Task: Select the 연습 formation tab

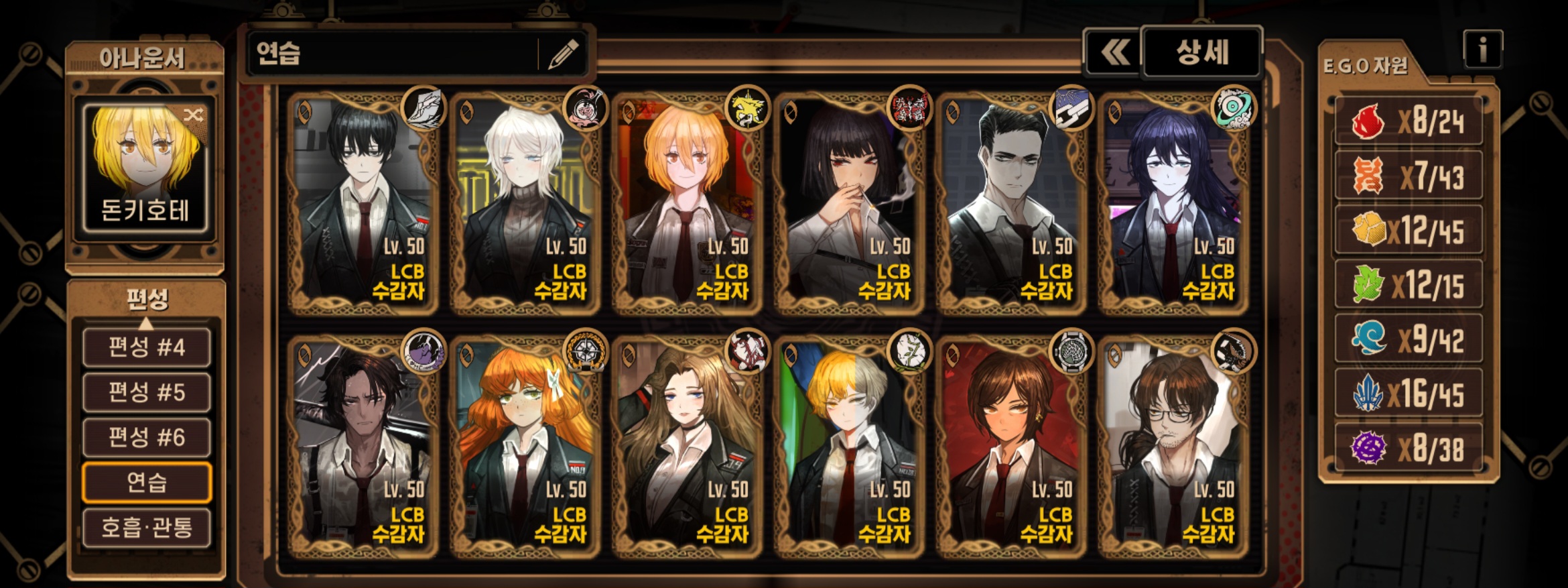Action: [146, 482]
